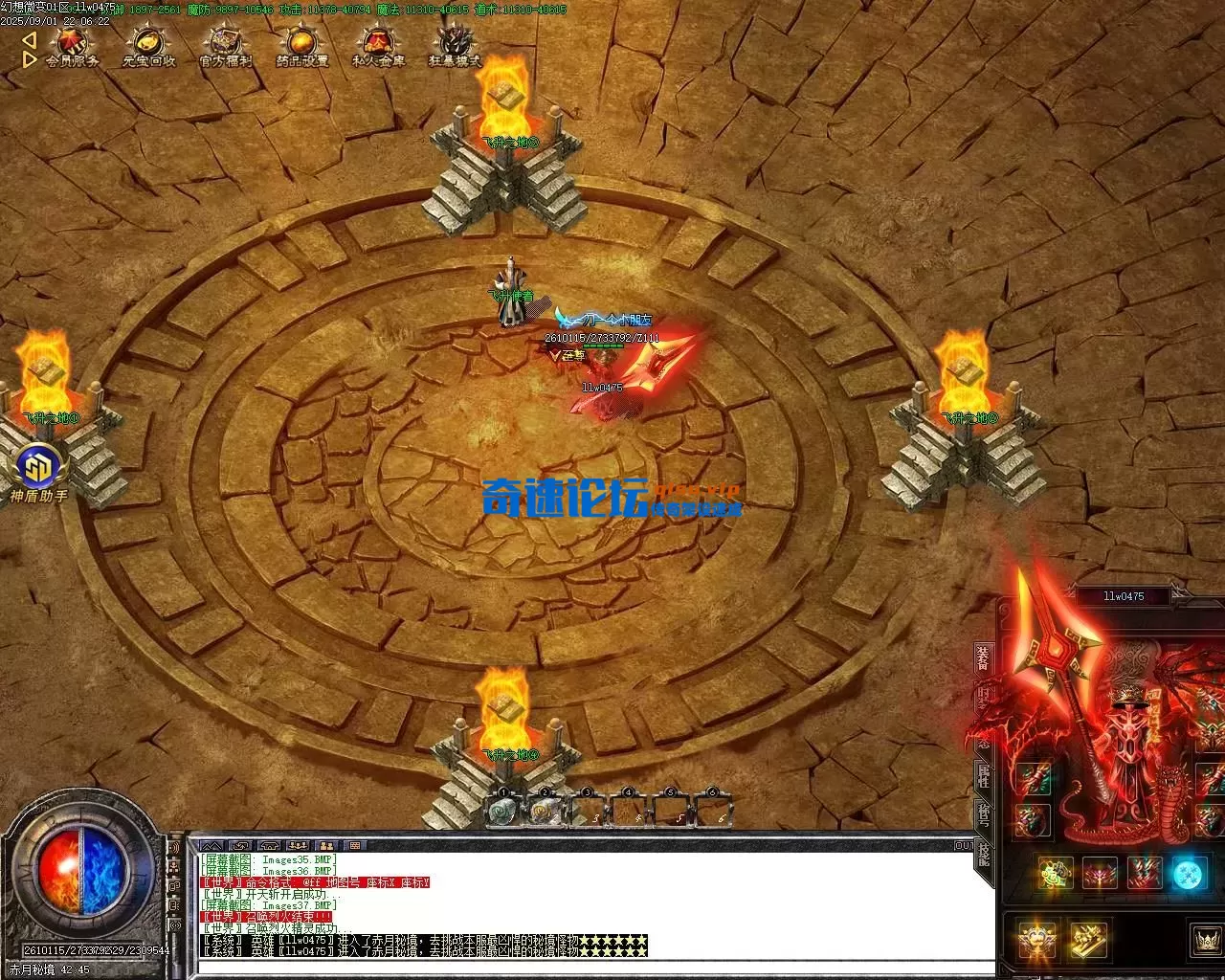Select the golden winged emblem slot

click(x=1036, y=940)
